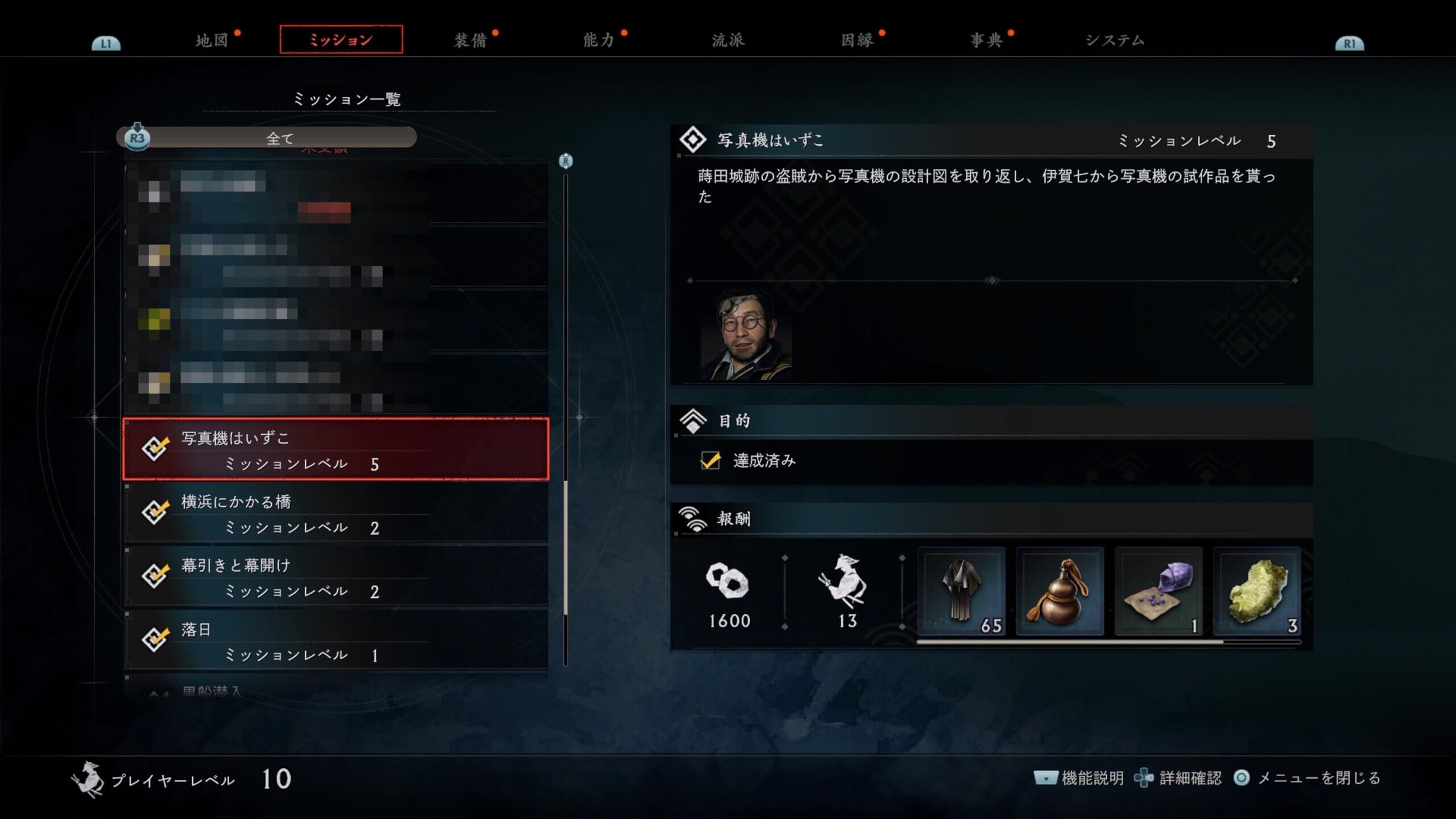Choose the 横浜にかかる橋 mission
Viewport: 1456px width, 819px height.
pos(336,513)
